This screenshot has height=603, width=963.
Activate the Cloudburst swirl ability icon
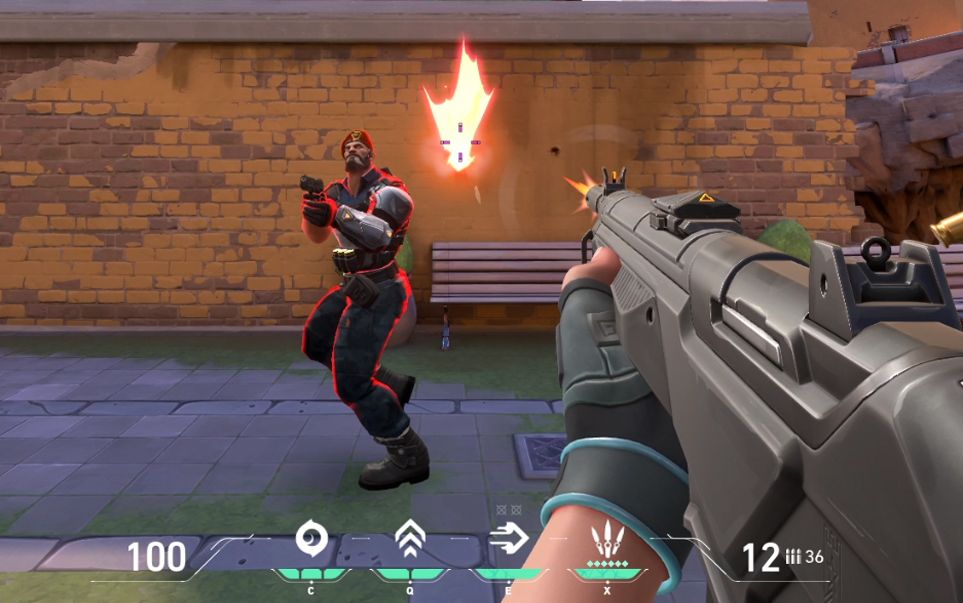(x=310, y=540)
